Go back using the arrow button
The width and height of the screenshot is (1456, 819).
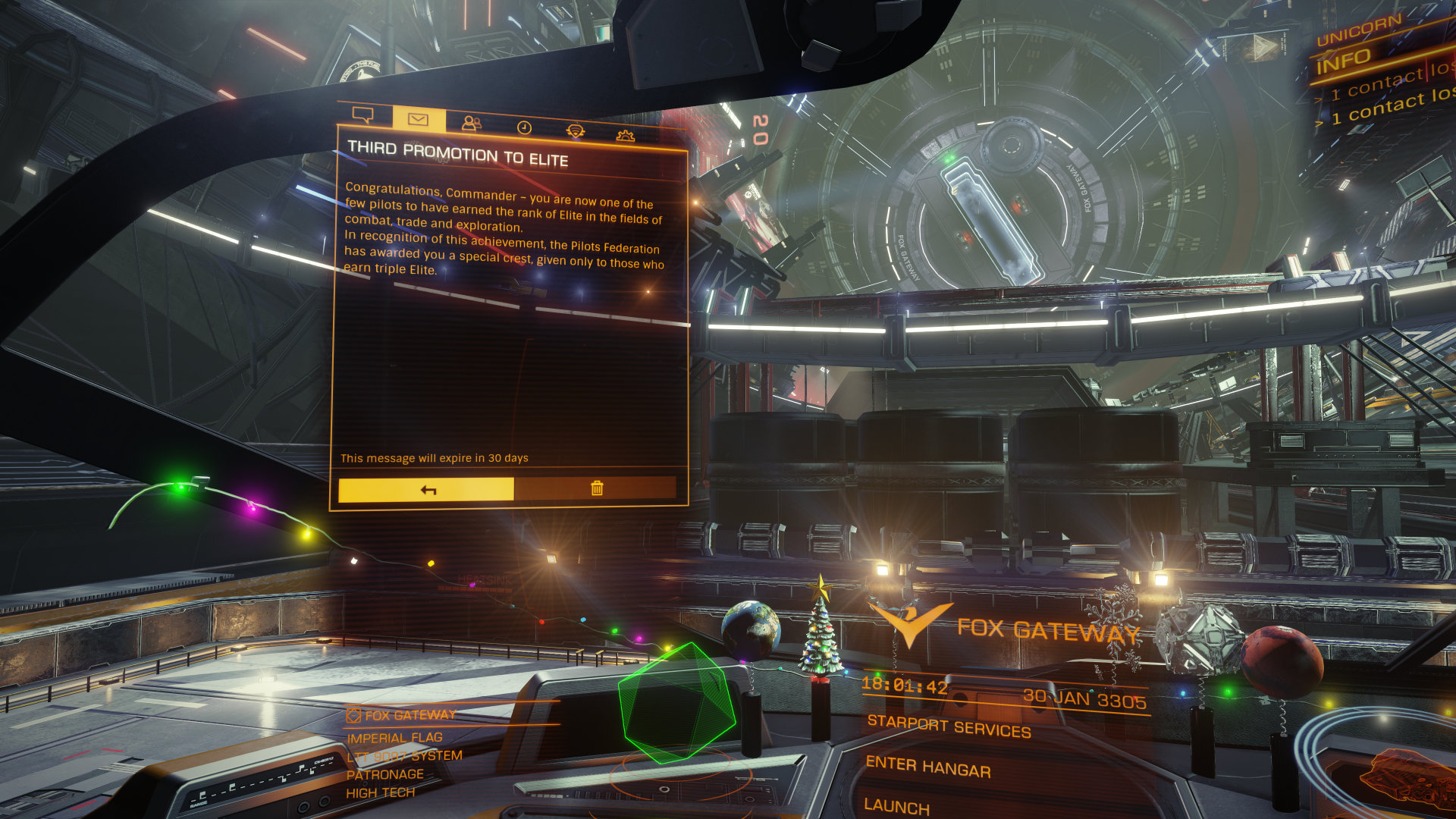pyautogui.click(x=426, y=489)
